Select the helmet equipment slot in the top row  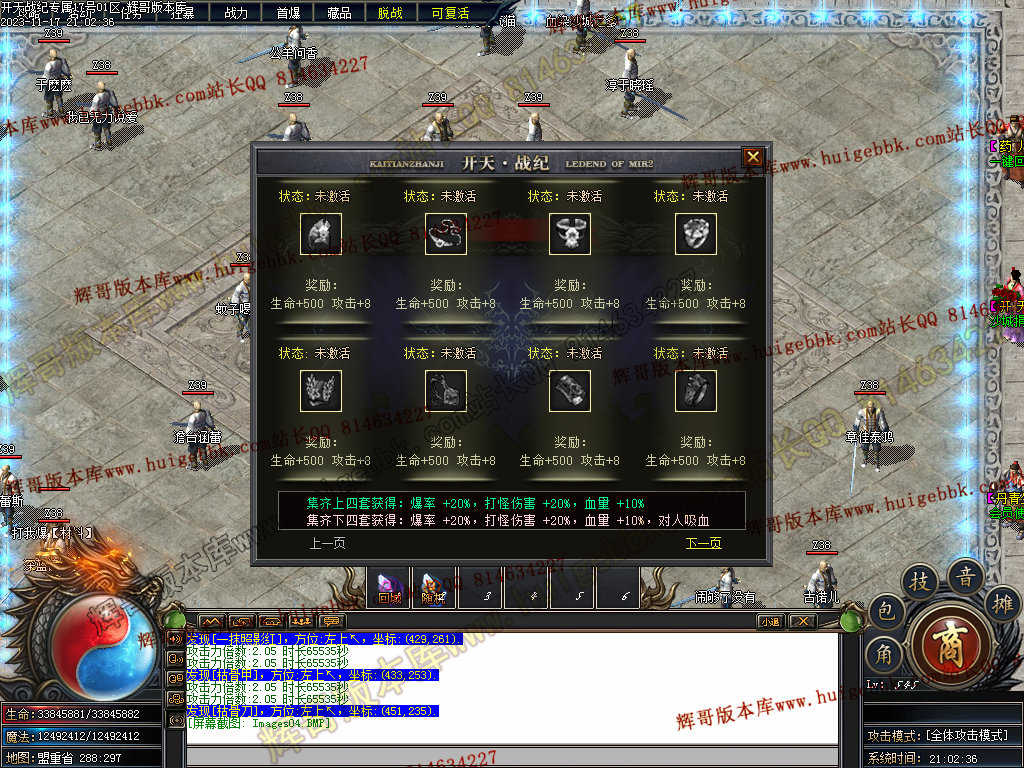[x=321, y=234]
